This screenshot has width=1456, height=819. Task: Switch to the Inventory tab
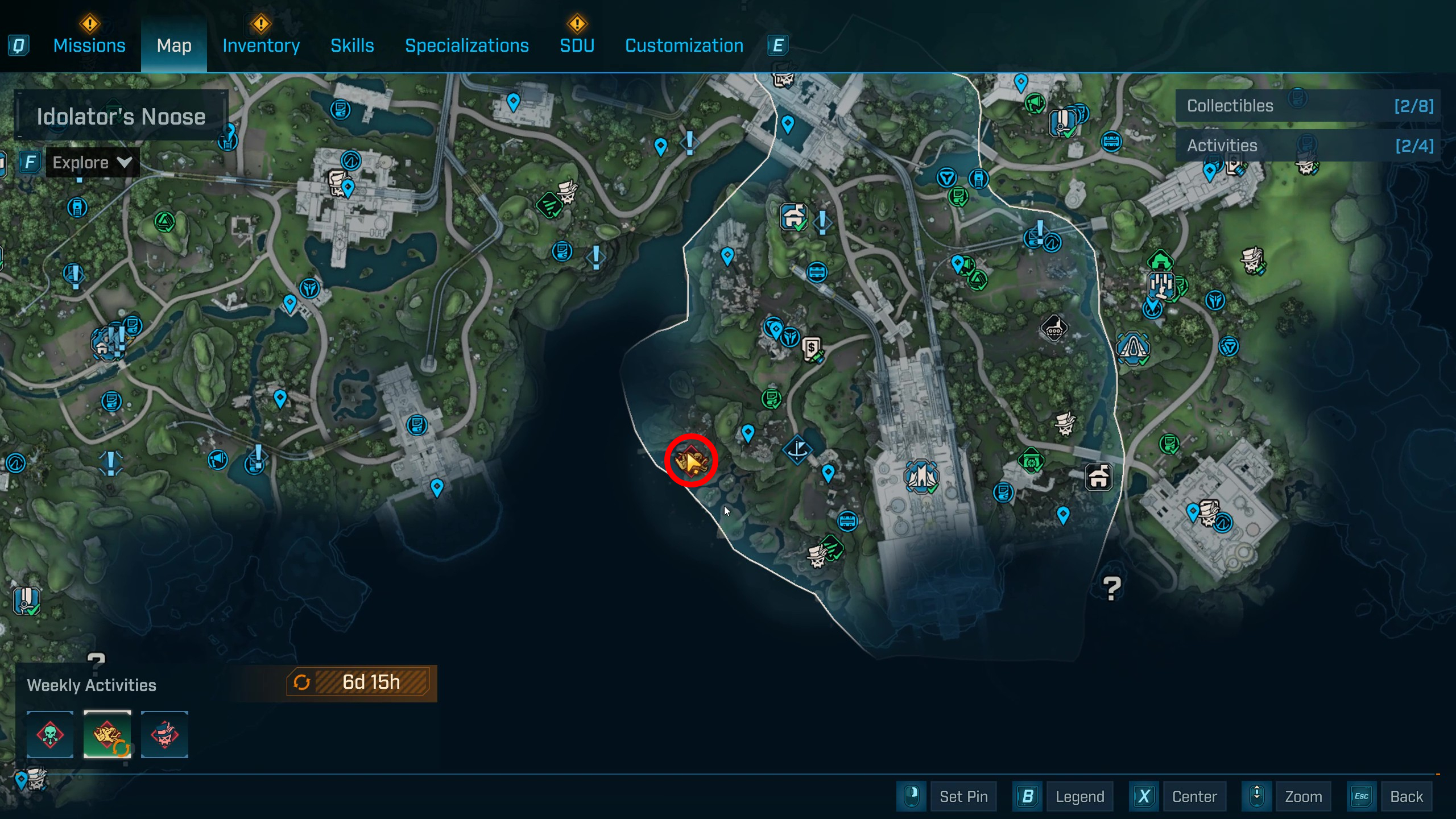[x=261, y=45]
